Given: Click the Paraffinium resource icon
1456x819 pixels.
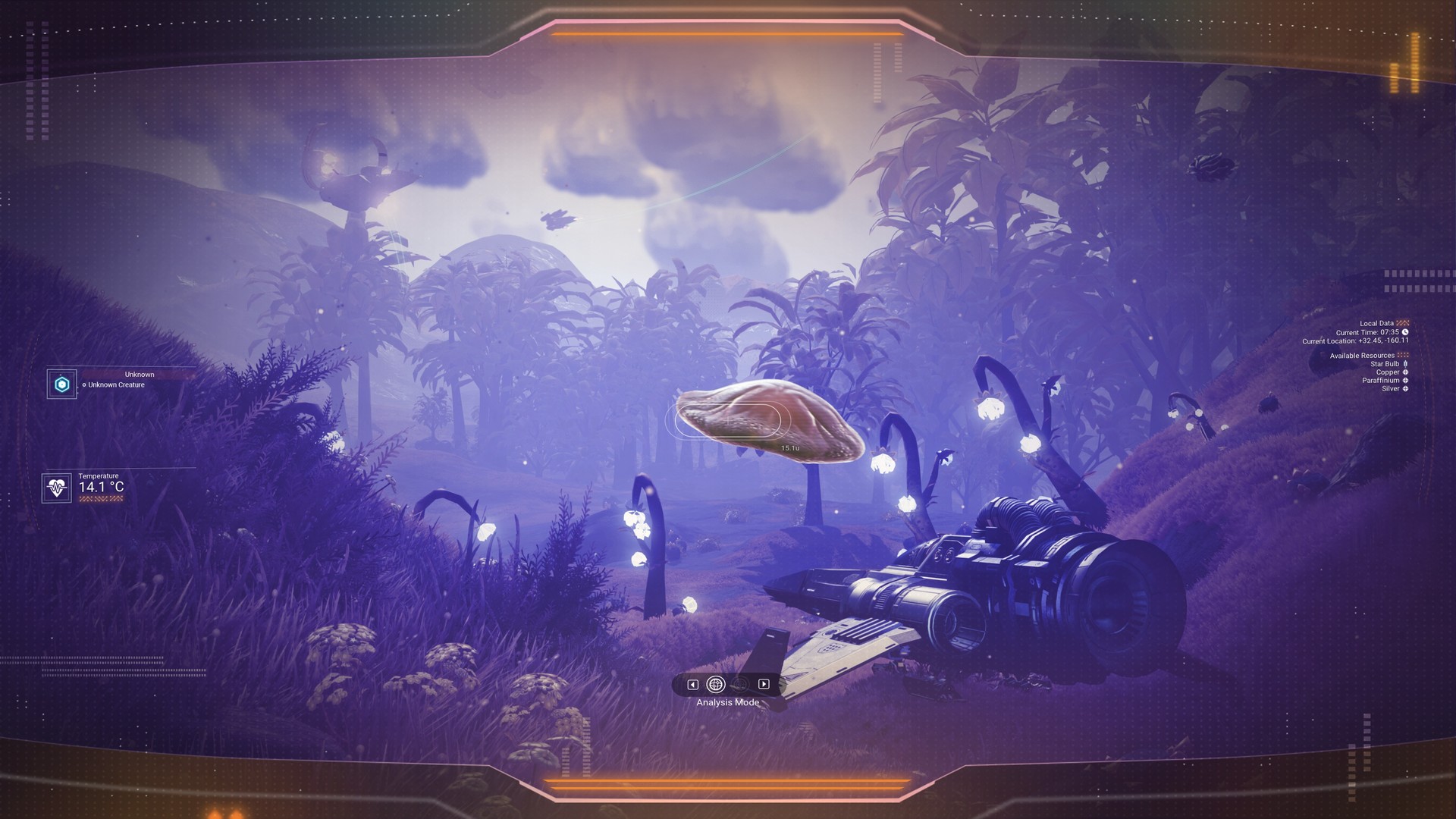Looking at the screenshot, I should pyautogui.click(x=1406, y=381).
